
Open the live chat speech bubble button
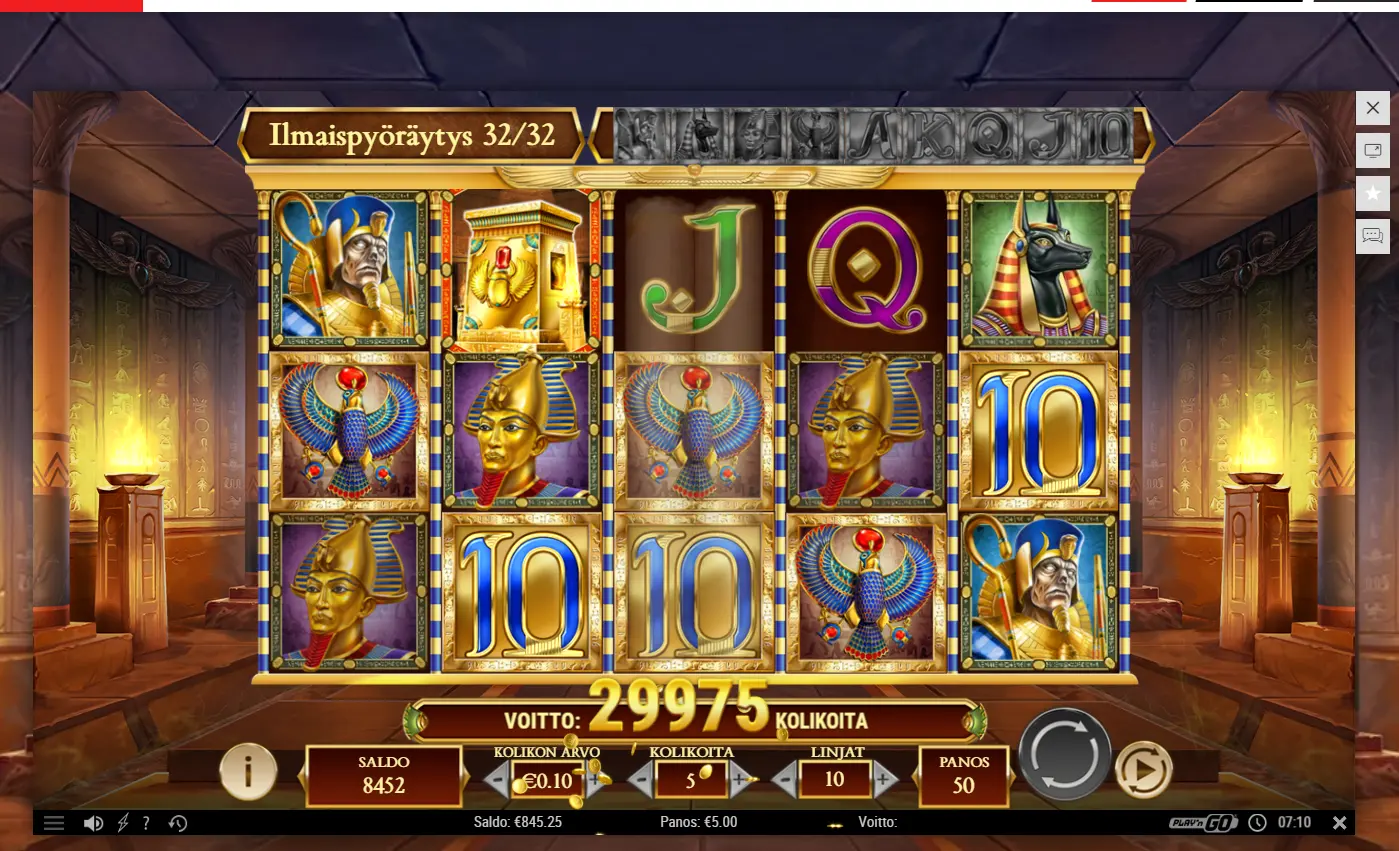click(x=1372, y=237)
